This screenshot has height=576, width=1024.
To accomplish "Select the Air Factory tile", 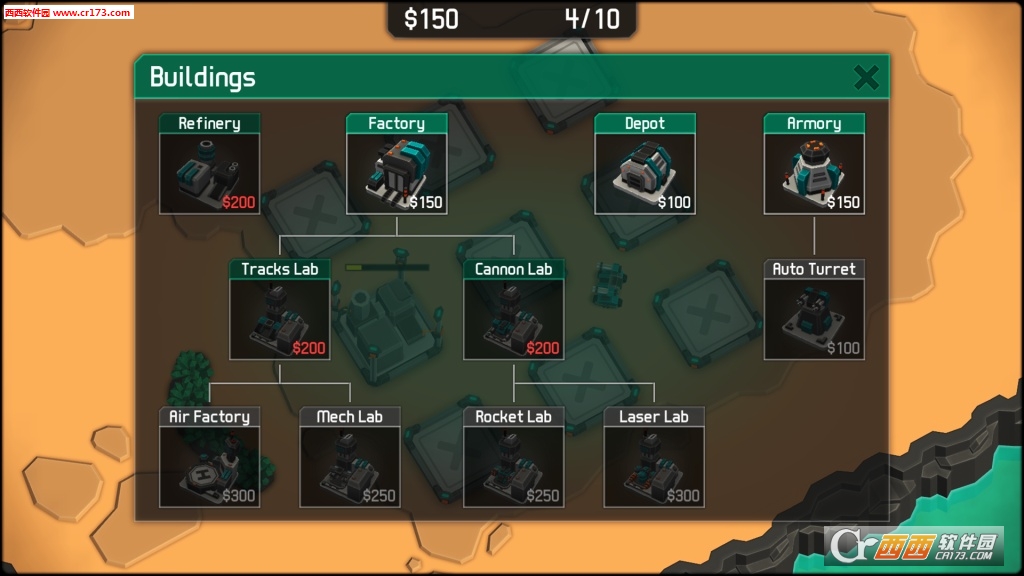I will [x=209, y=457].
